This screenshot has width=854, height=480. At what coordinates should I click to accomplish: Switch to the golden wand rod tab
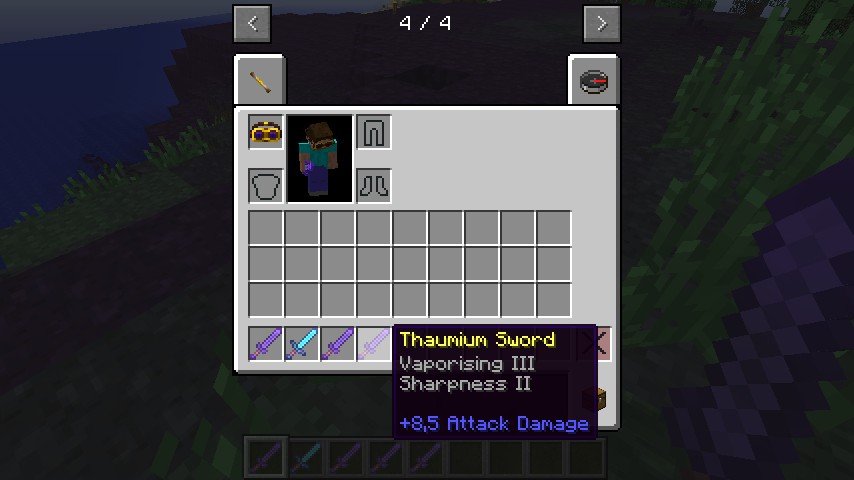[x=260, y=81]
